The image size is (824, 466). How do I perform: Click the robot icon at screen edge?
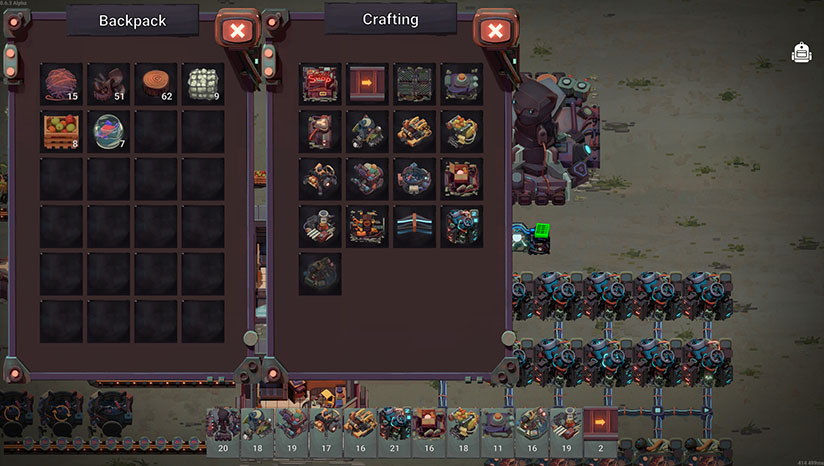801,53
